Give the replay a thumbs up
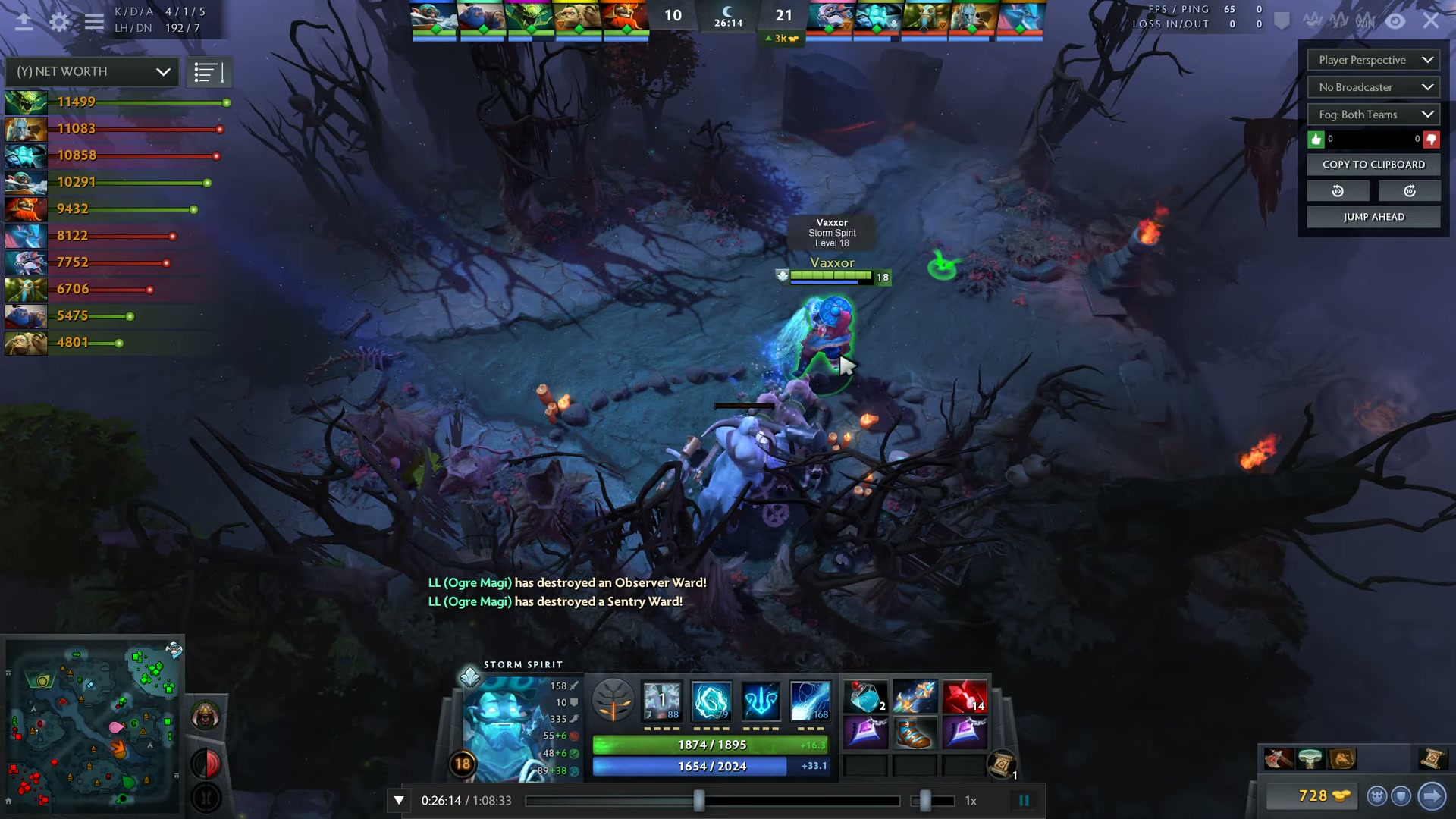The height and width of the screenshot is (819, 1456). click(x=1316, y=139)
